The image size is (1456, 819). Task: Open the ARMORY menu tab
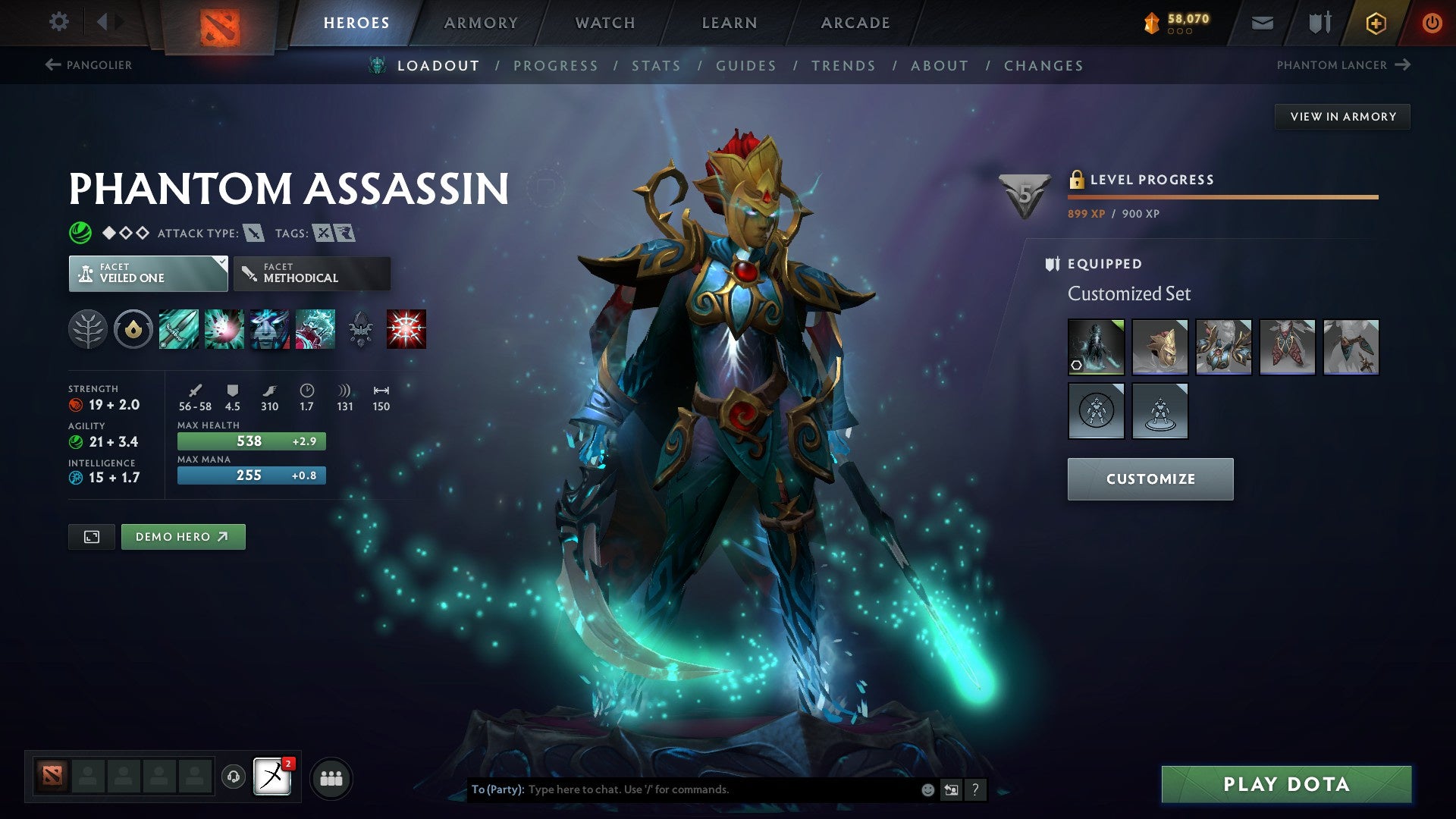coord(481,22)
